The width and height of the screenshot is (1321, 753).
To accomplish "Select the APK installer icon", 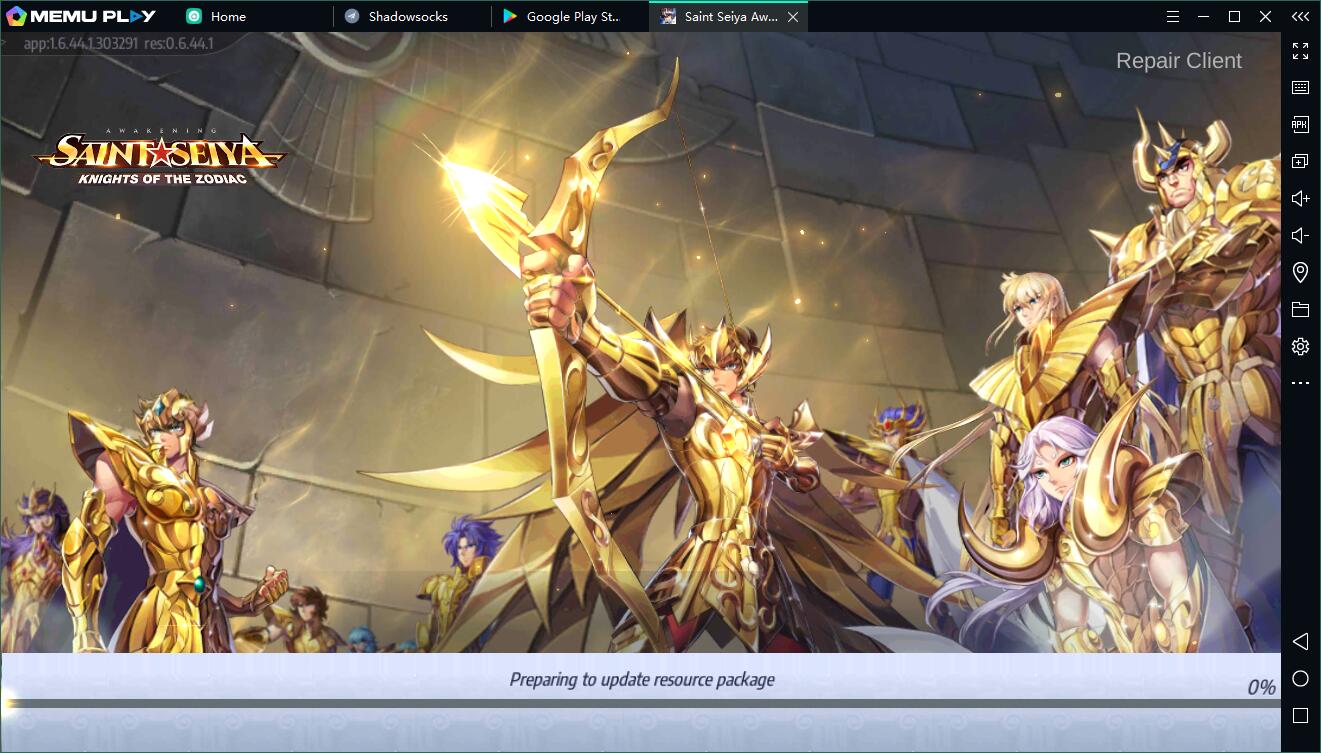I will (x=1300, y=124).
